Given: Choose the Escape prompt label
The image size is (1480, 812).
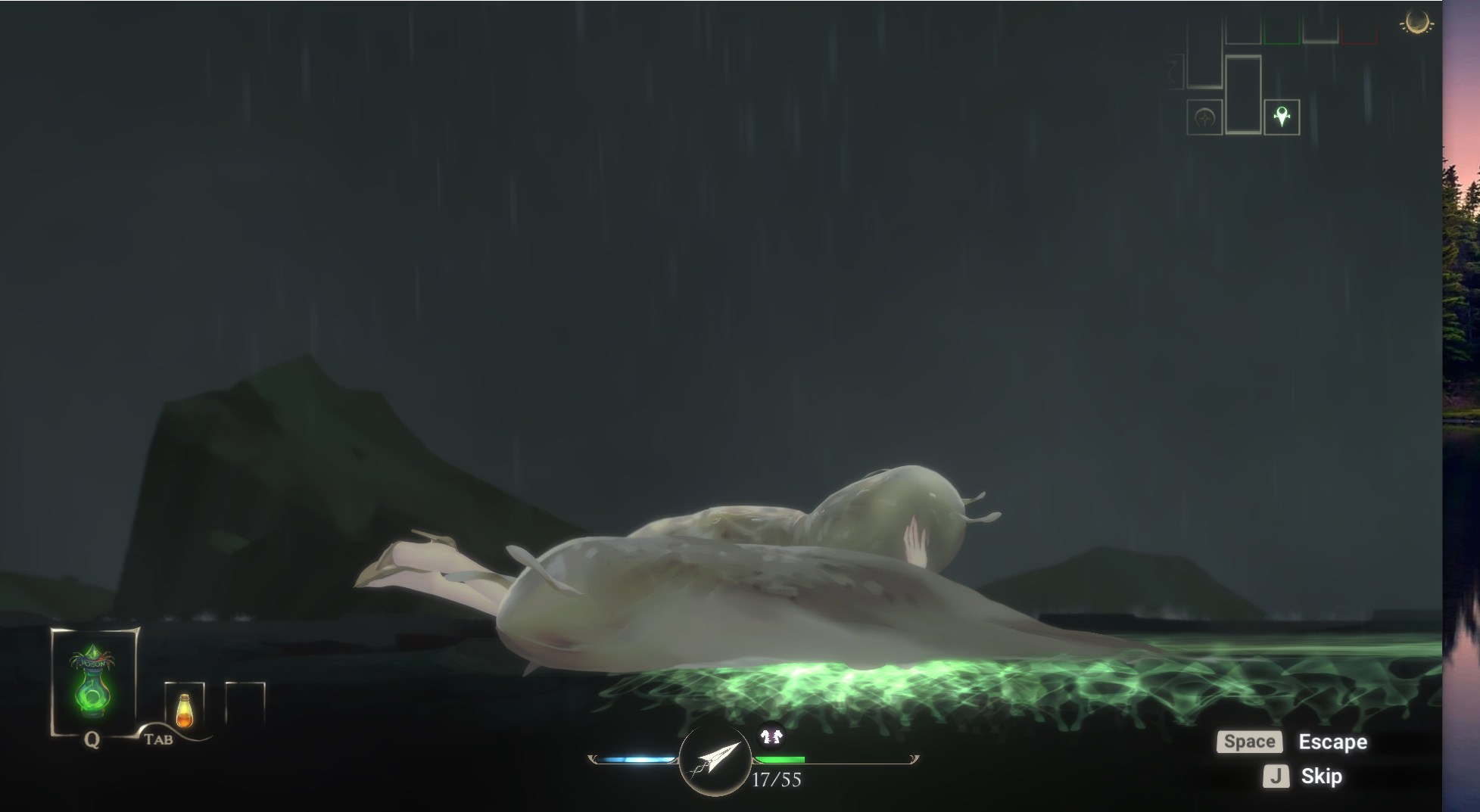Looking at the screenshot, I should [x=1332, y=742].
